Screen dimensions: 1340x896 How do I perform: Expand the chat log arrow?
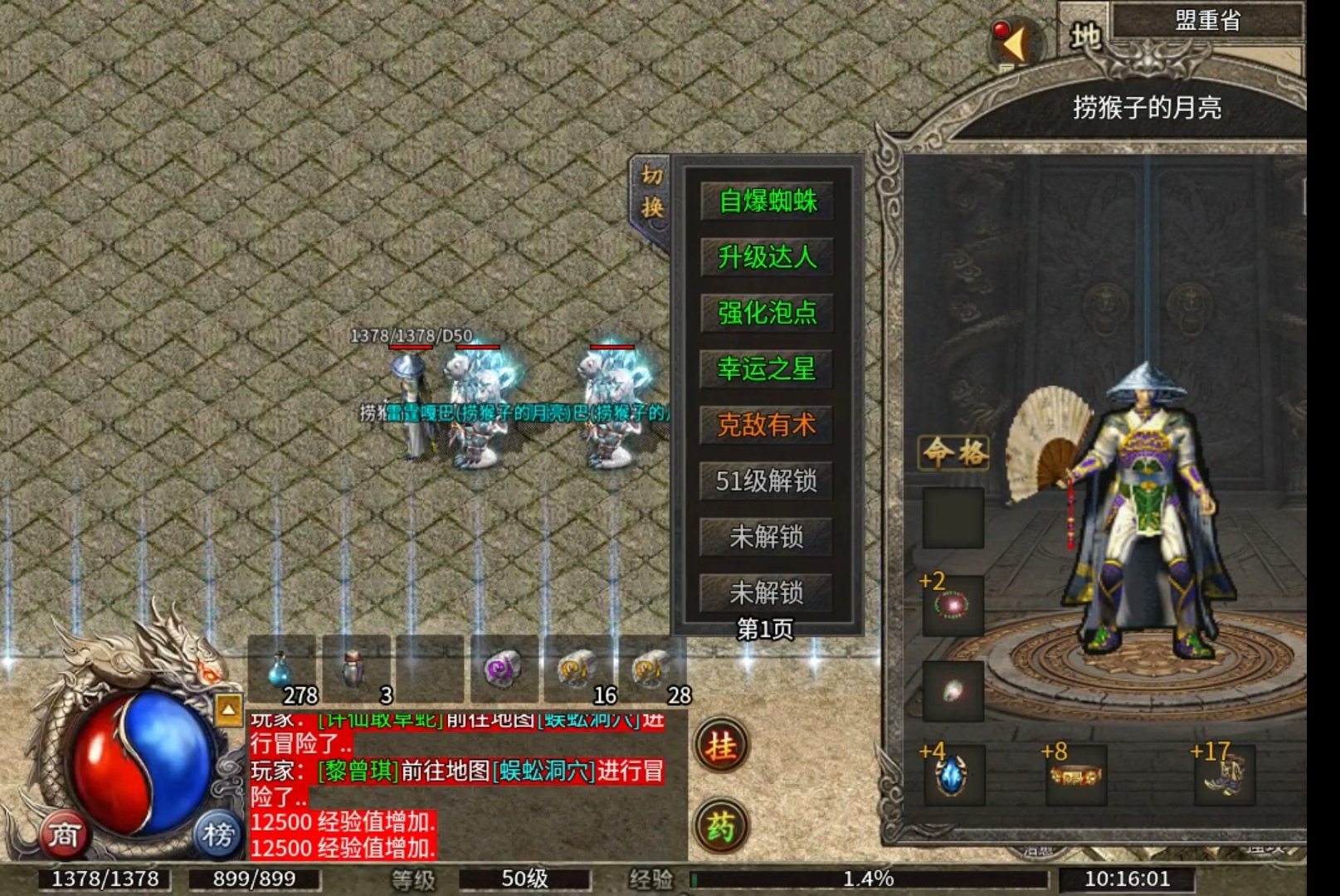click(228, 710)
